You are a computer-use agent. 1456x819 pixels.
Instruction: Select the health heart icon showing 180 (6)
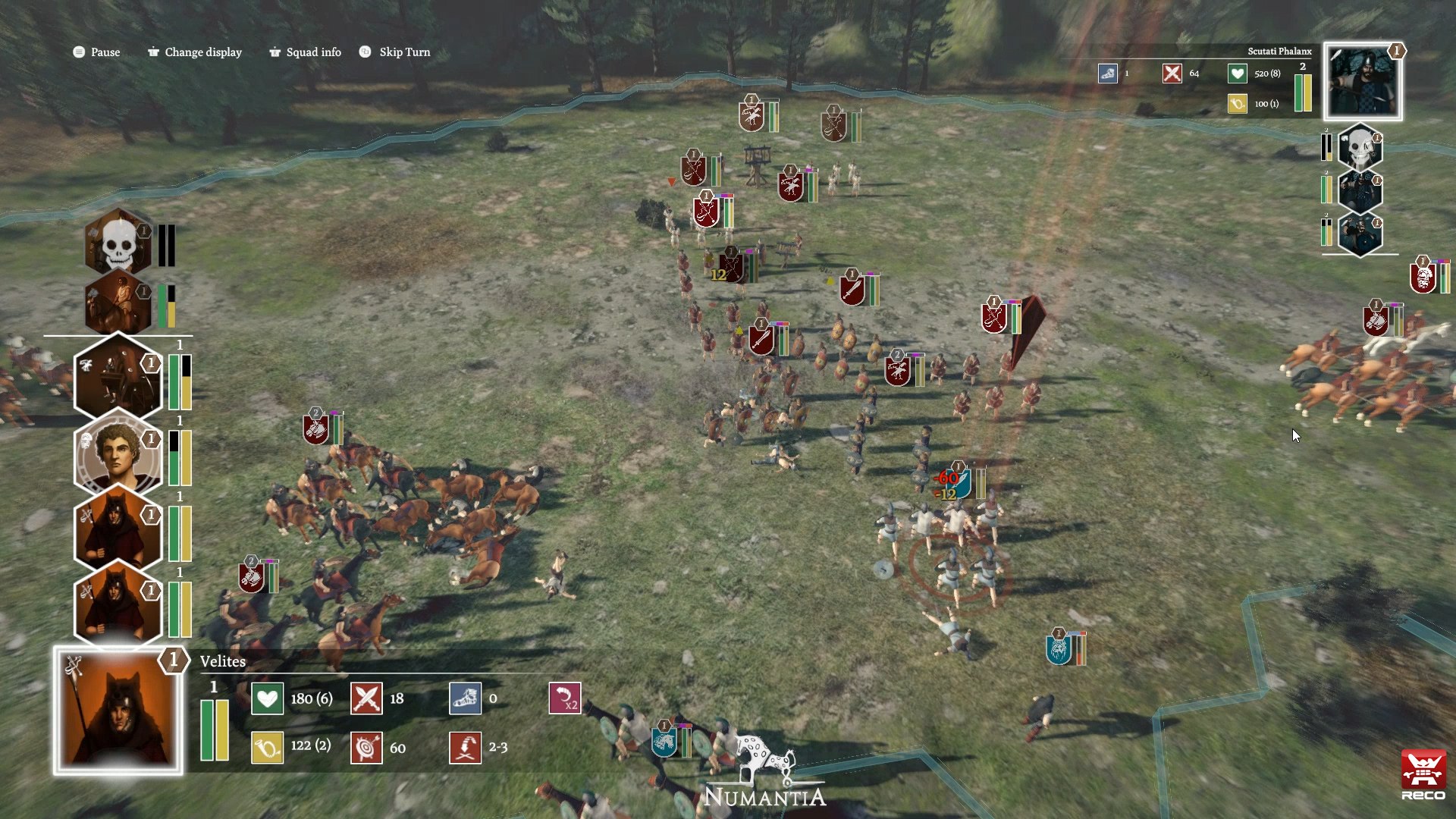point(266,698)
